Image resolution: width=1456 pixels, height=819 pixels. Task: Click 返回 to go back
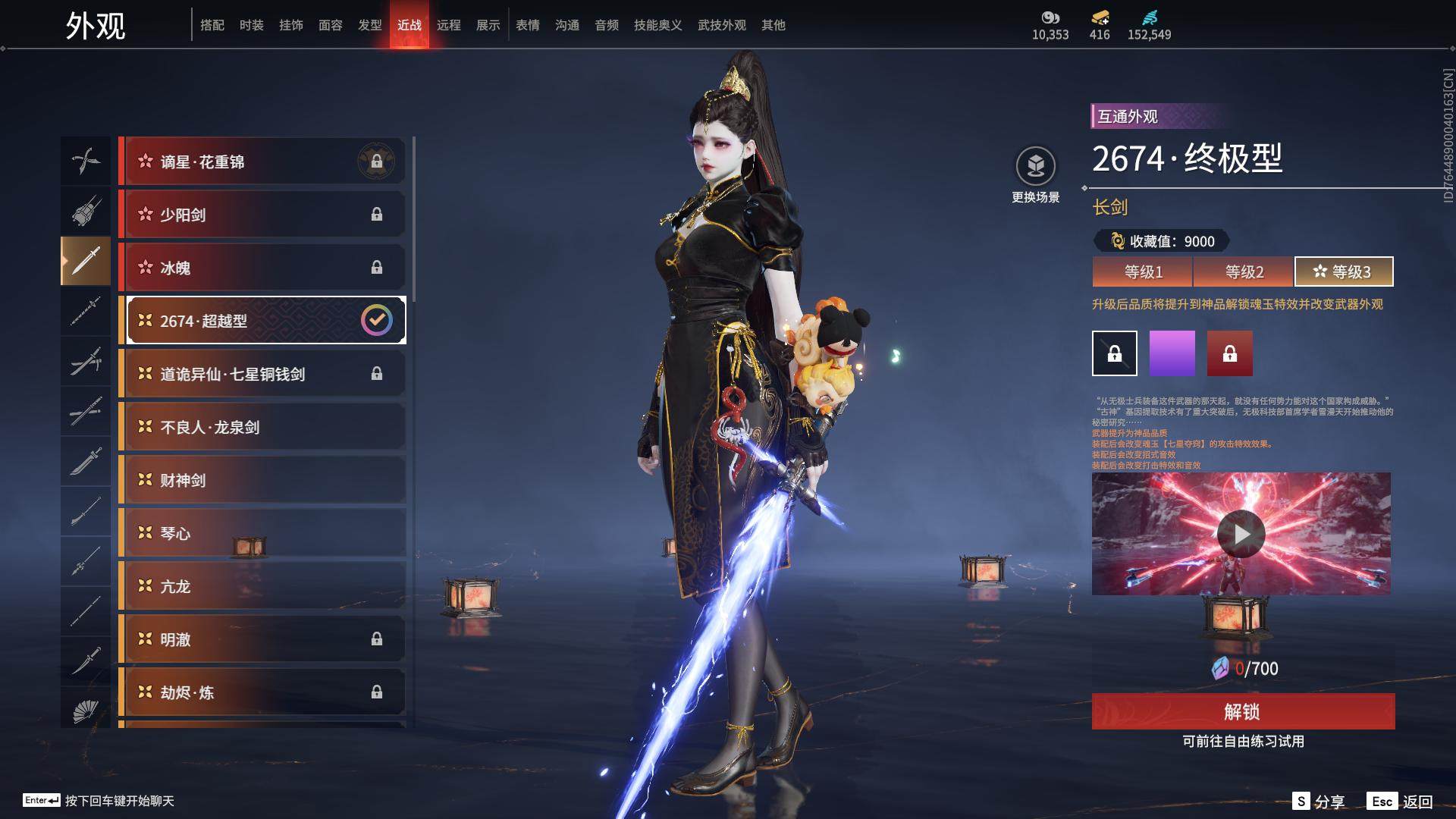1400,802
